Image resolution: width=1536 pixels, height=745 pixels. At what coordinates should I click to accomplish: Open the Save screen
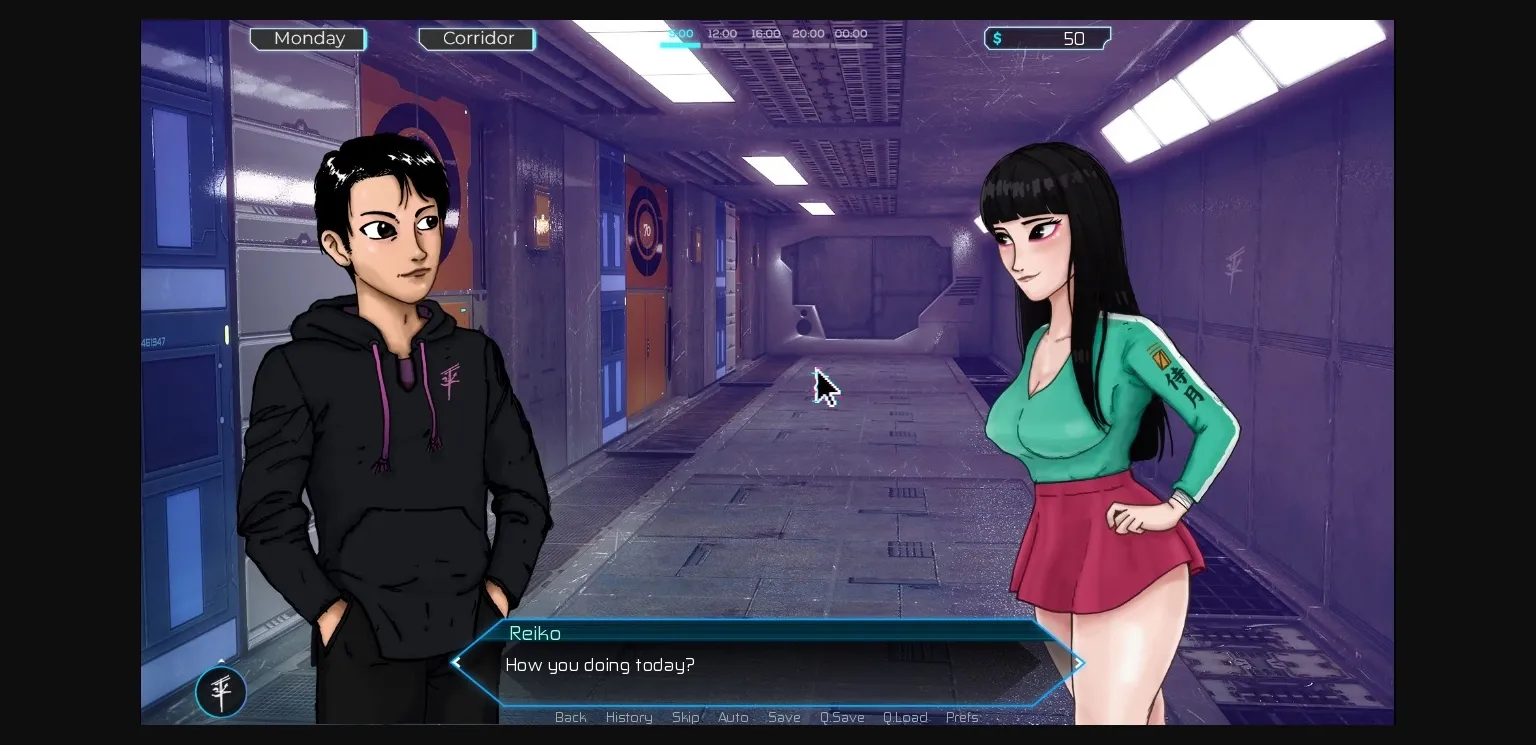click(784, 717)
